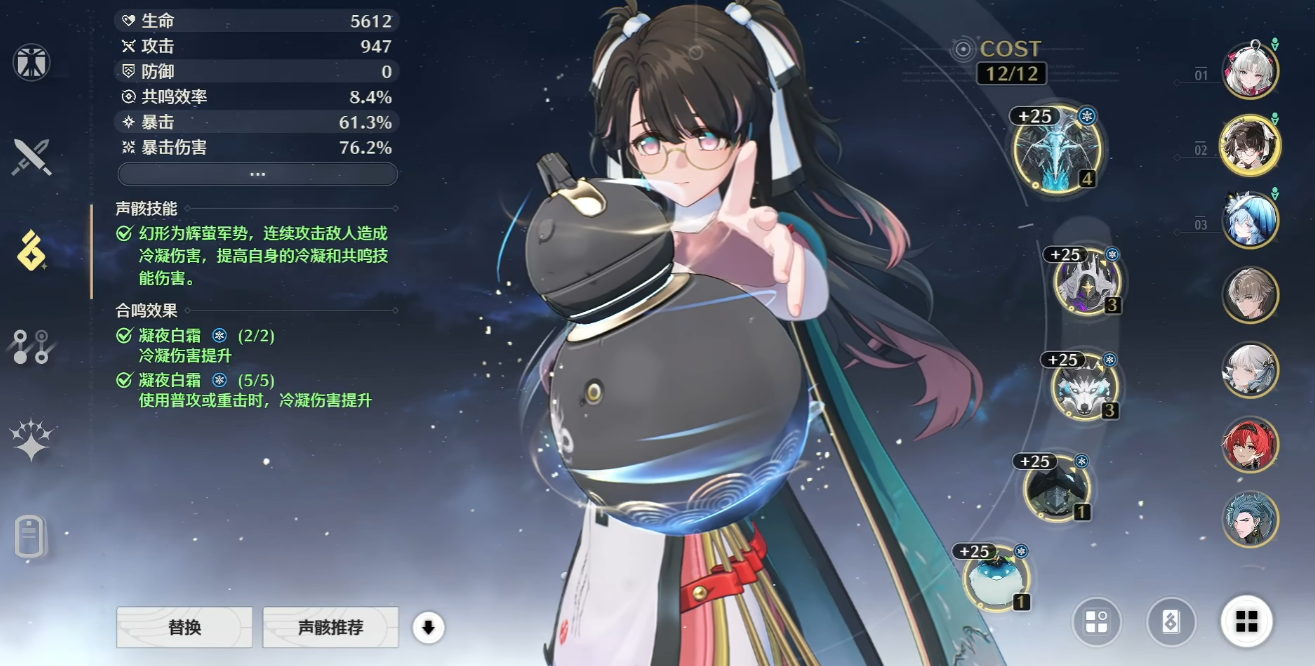Choose the blue-haired character in slot 03
Screen dimensions: 1315x666
[1250, 219]
